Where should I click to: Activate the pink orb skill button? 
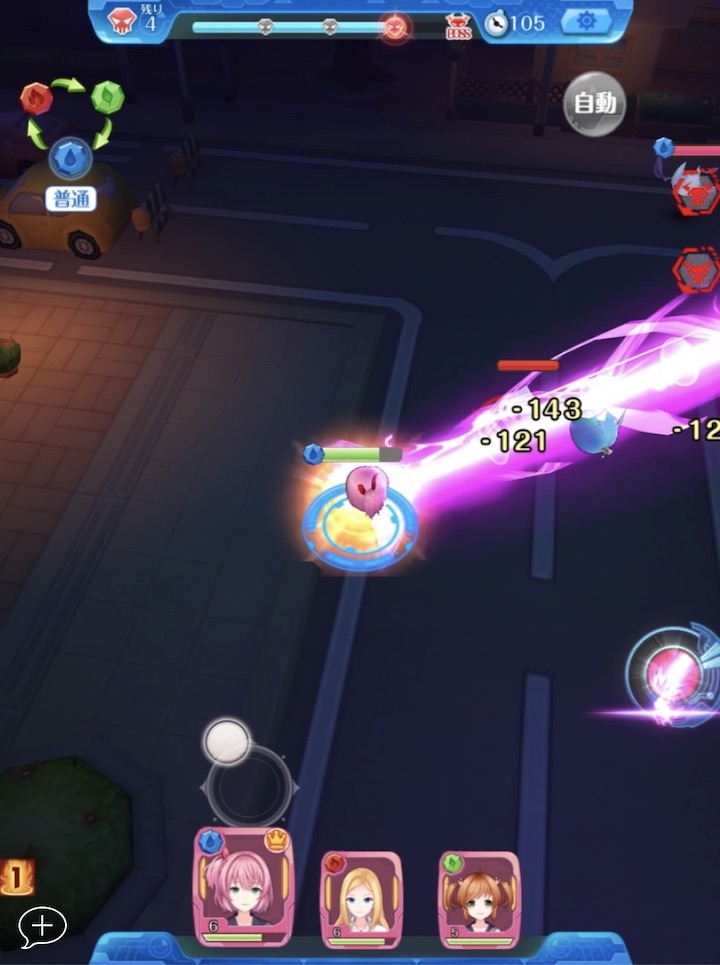tap(668, 671)
